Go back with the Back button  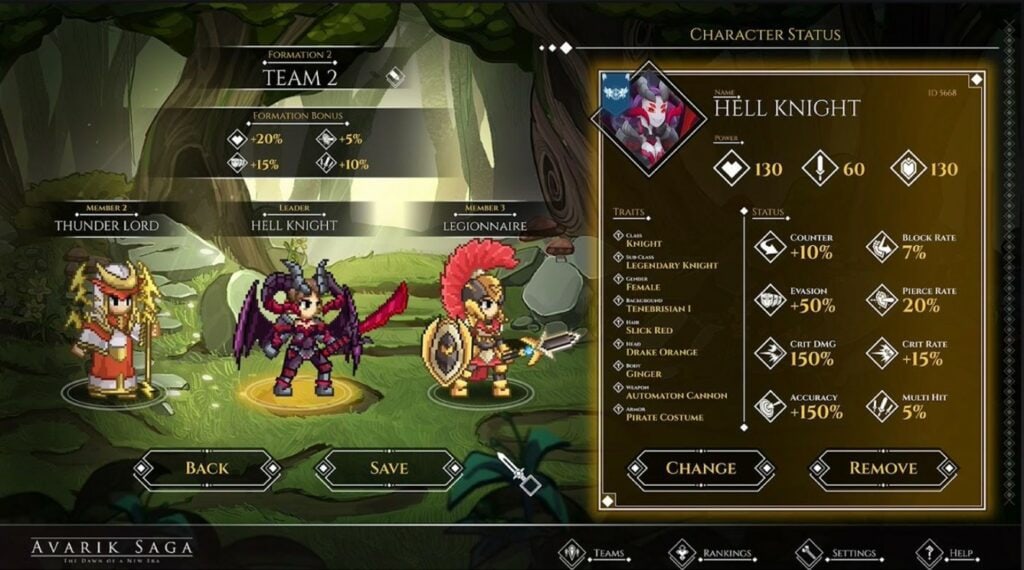(x=207, y=468)
